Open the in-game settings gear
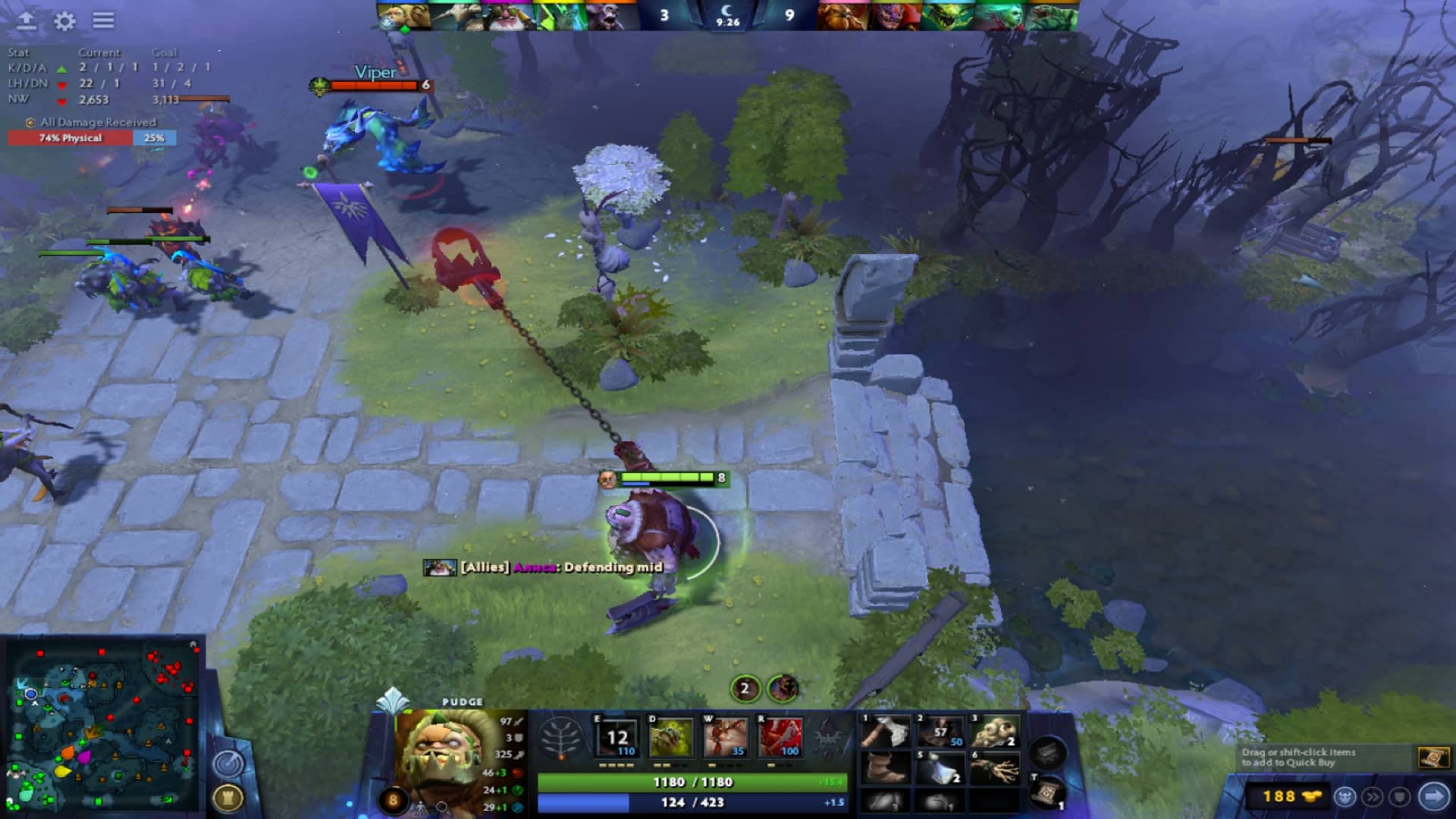 coord(64,20)
